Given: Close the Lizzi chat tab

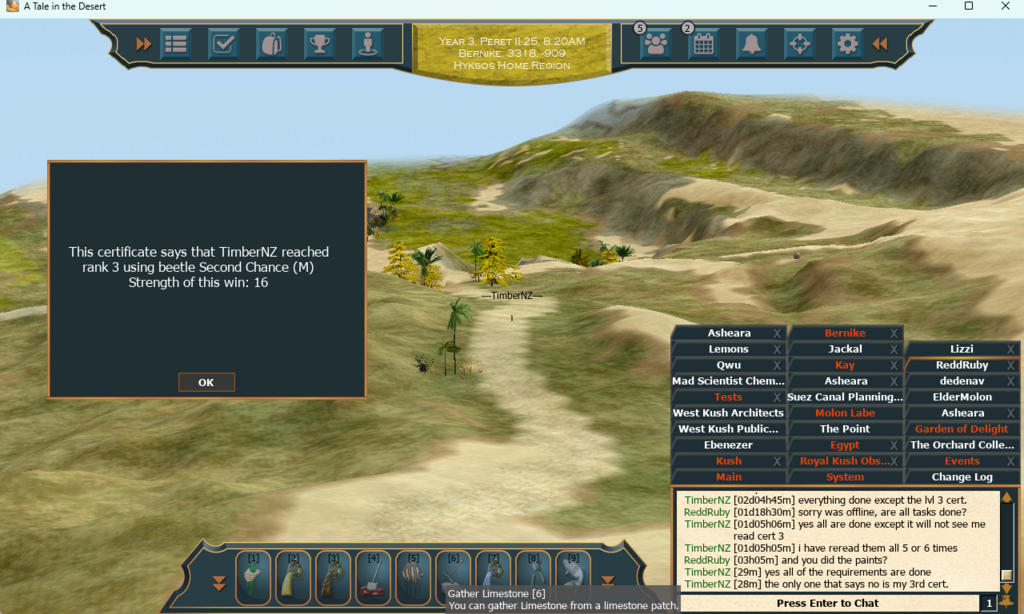Looking at the screenshot, I should tap(1010, 349).
